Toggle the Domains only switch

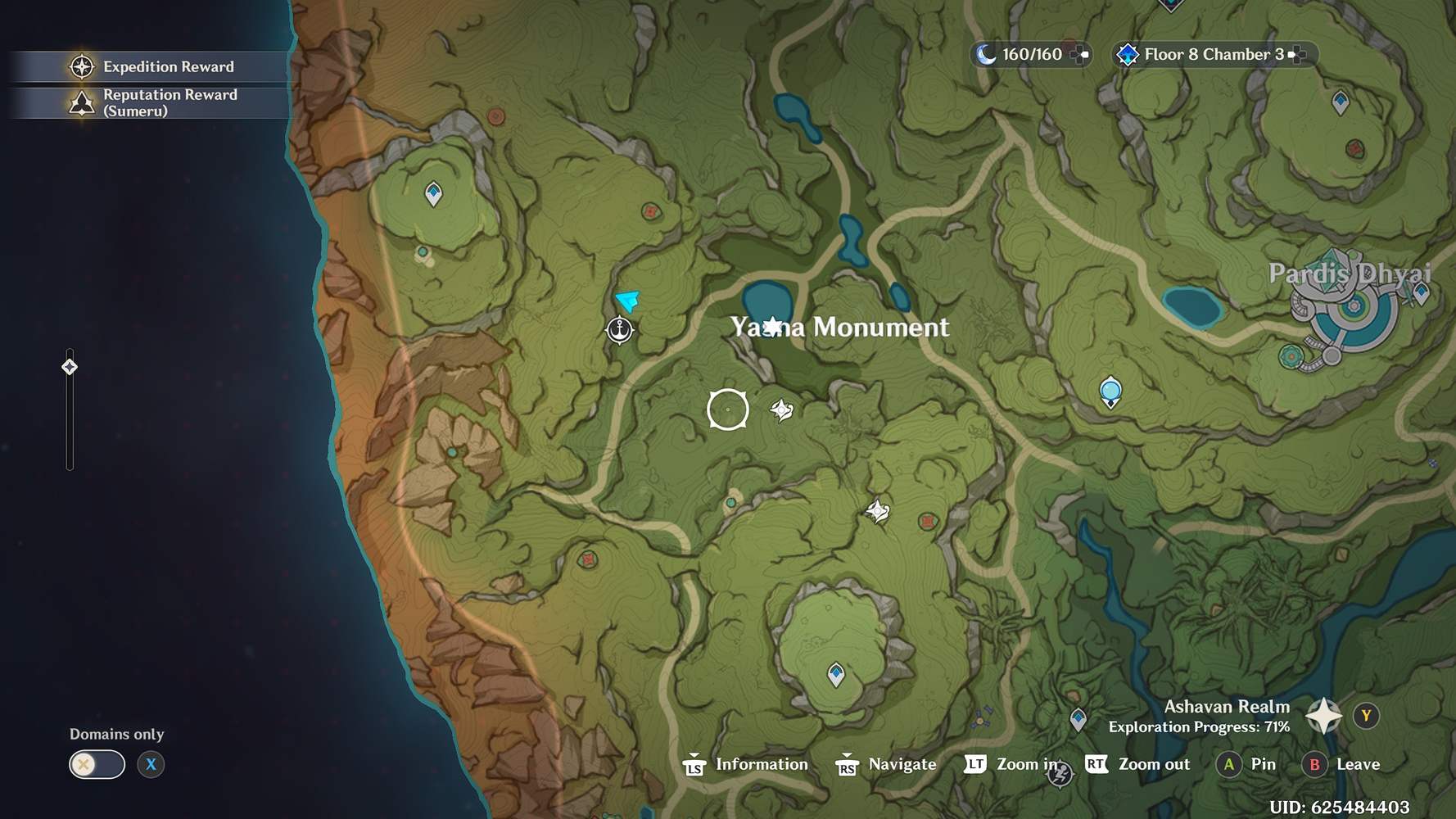coord(96,763)
